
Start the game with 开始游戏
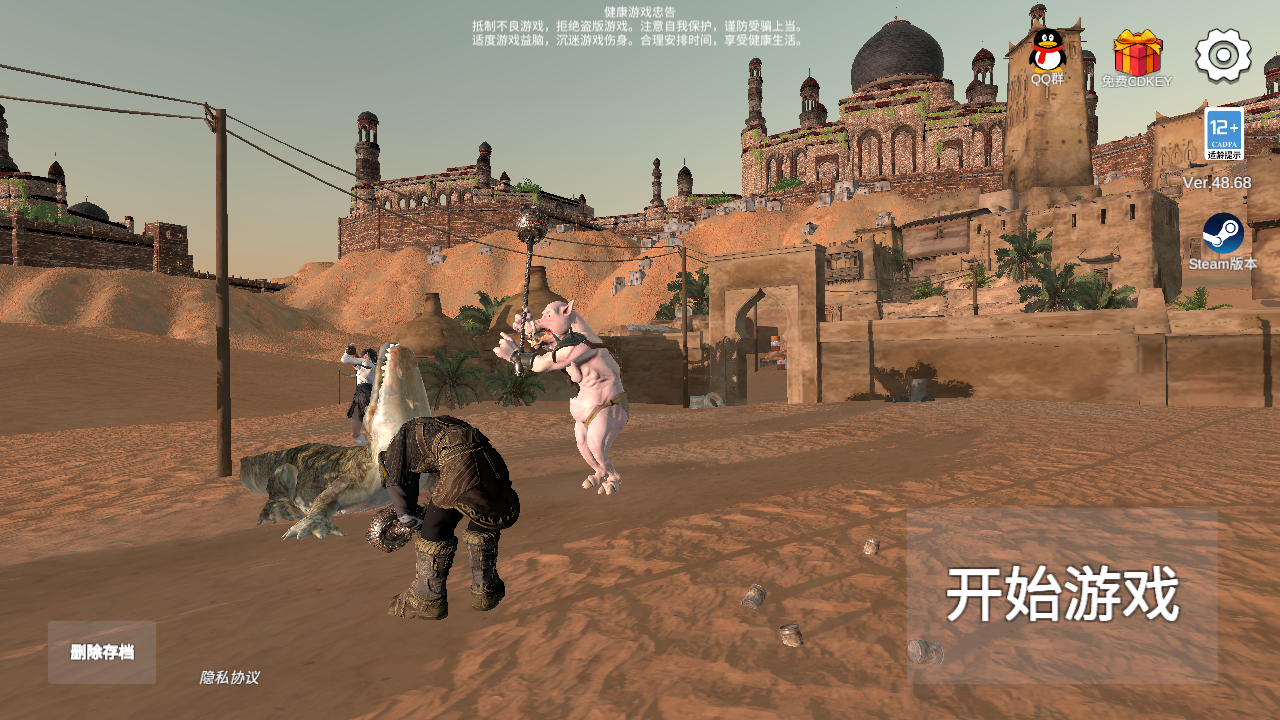click(x=1062, y=596)
